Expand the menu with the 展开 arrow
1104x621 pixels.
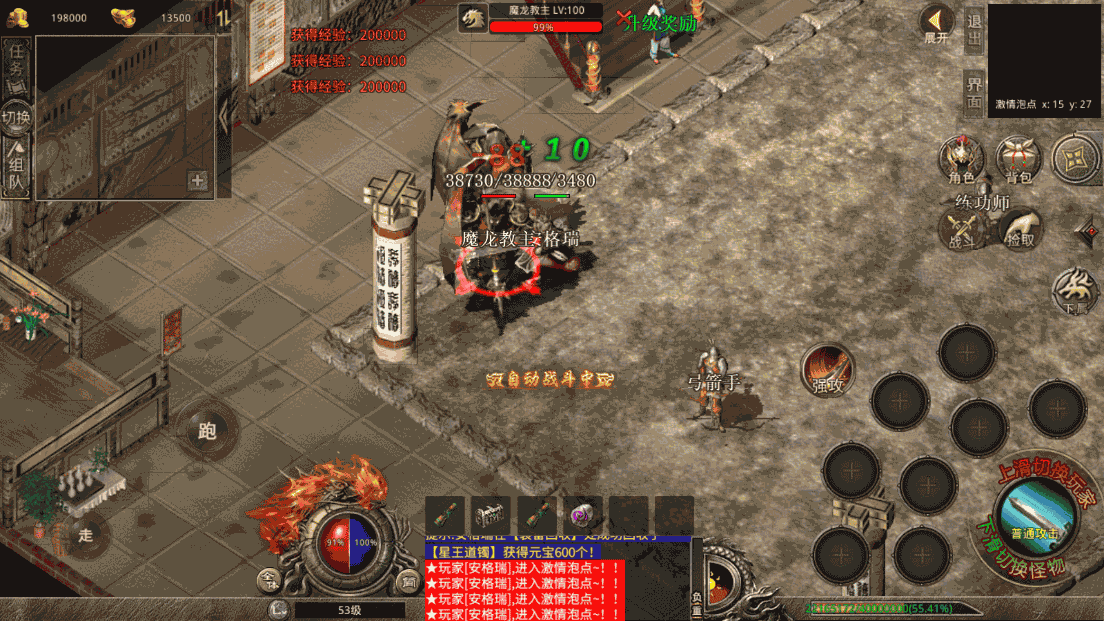(936, 24)
